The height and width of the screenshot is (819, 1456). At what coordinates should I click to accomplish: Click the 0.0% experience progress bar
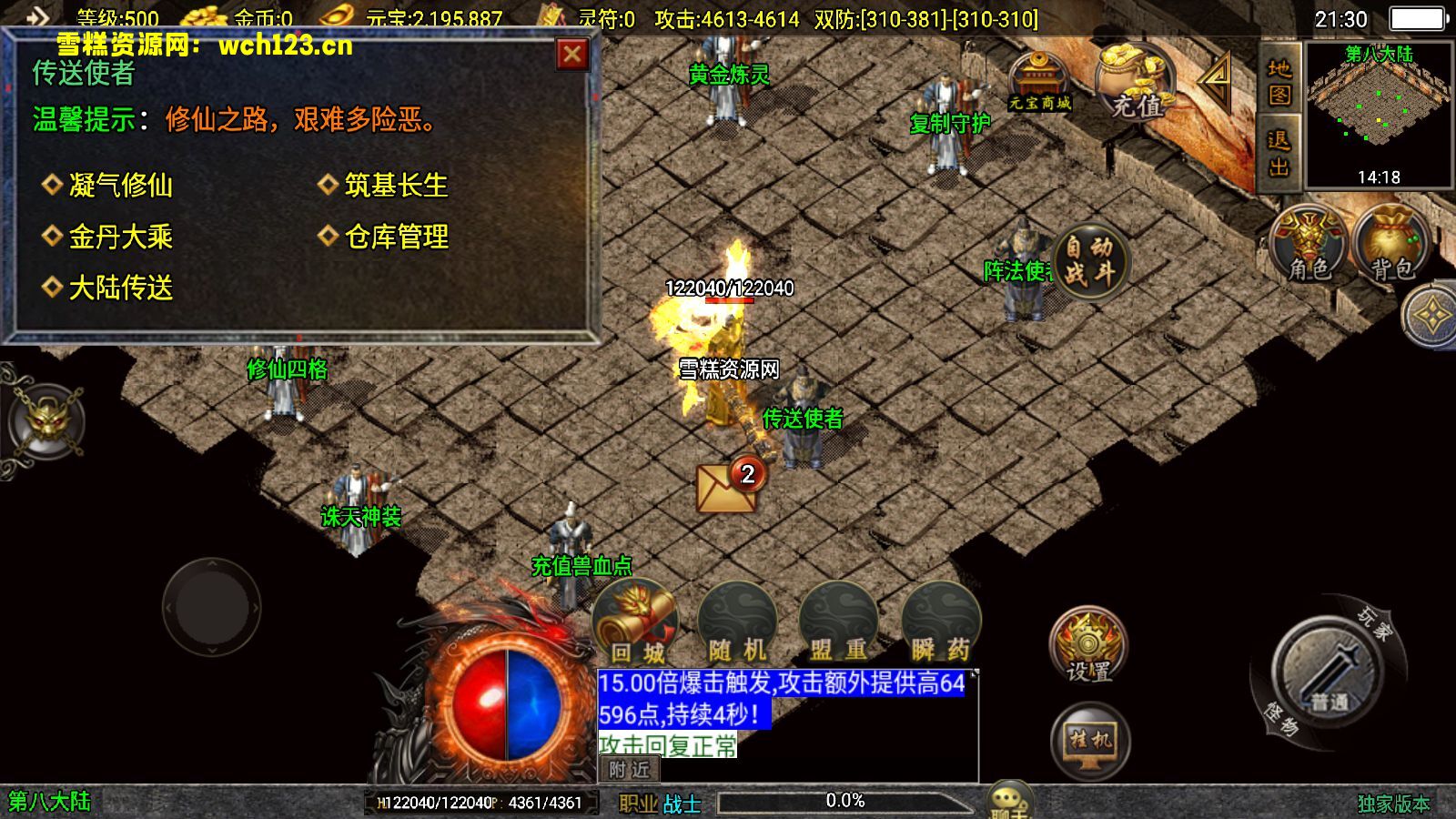coord(844,800)
